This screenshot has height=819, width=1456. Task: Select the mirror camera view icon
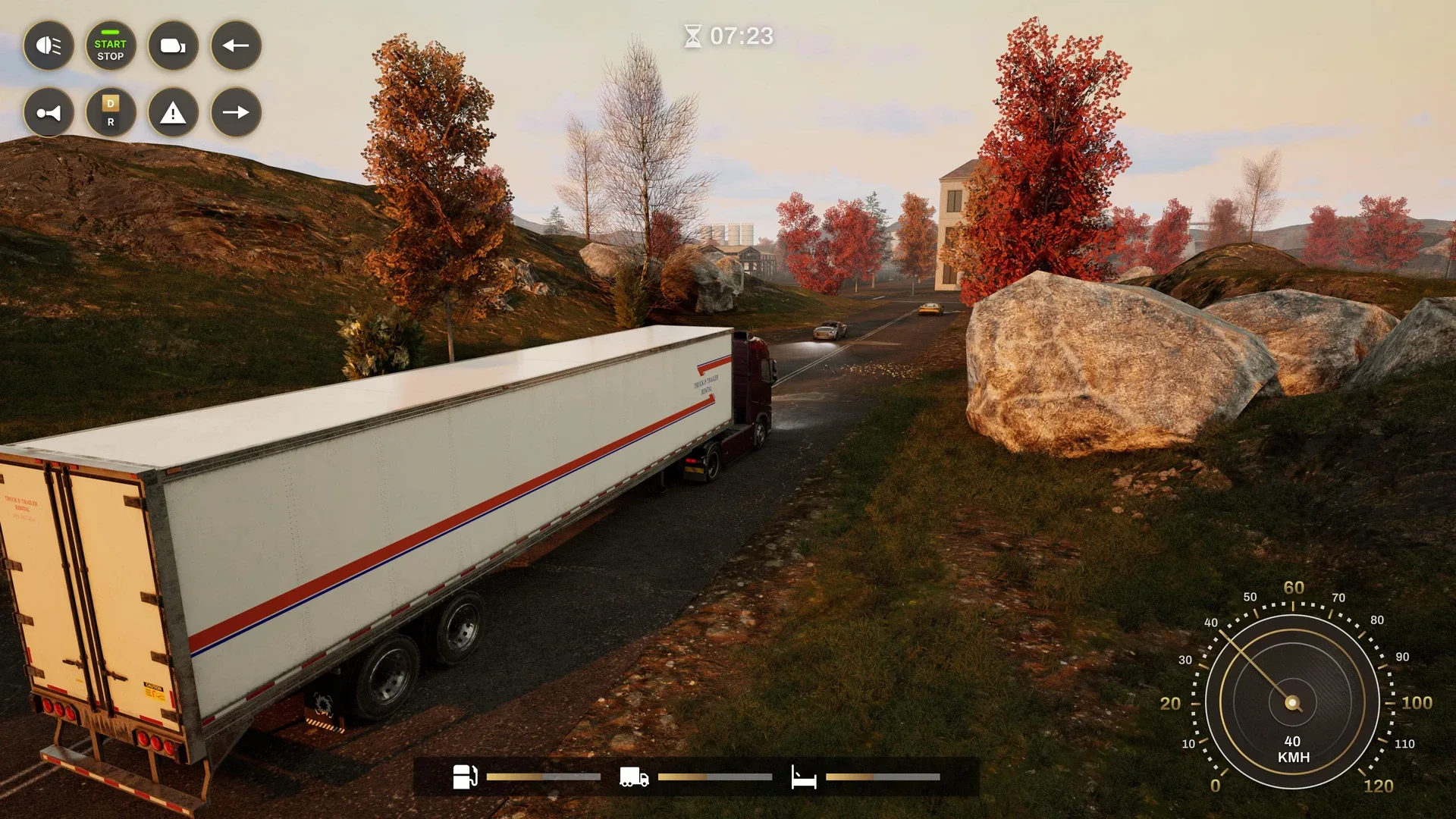pyautogui.click(x=173, y=46)
